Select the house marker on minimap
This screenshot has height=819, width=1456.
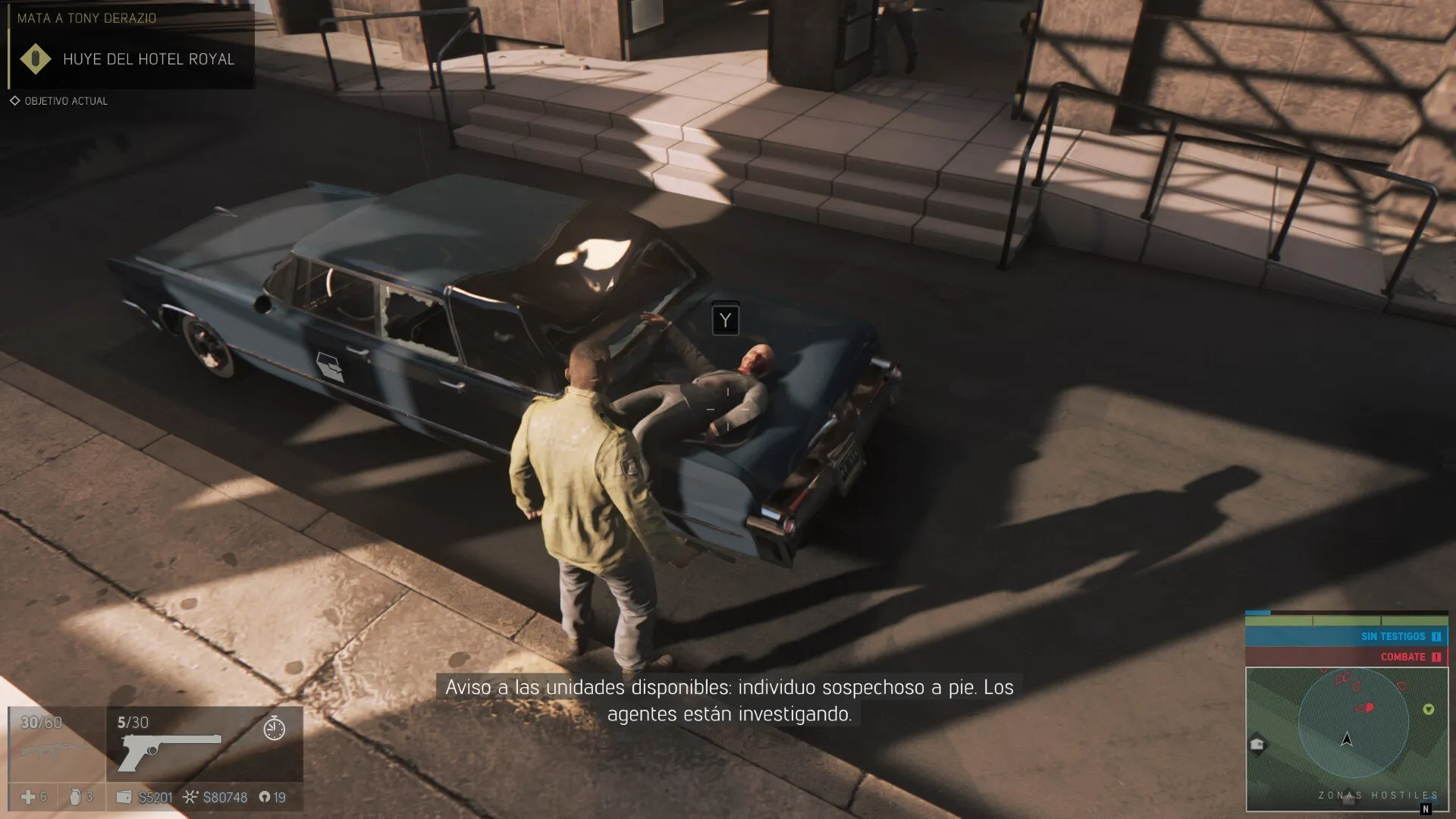click(1257, 744)
